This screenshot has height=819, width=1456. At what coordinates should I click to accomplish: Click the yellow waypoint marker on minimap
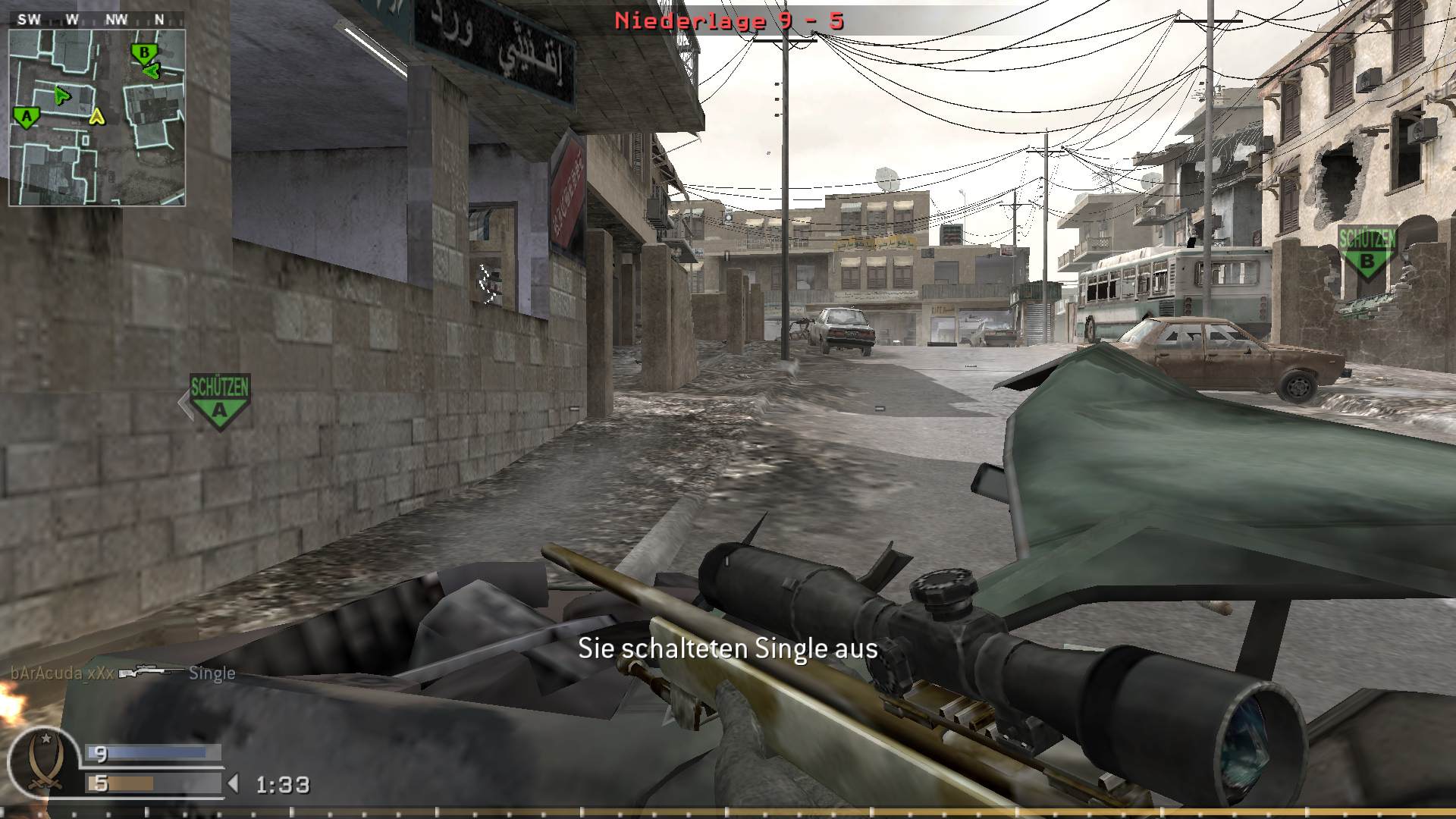[96, 118]
